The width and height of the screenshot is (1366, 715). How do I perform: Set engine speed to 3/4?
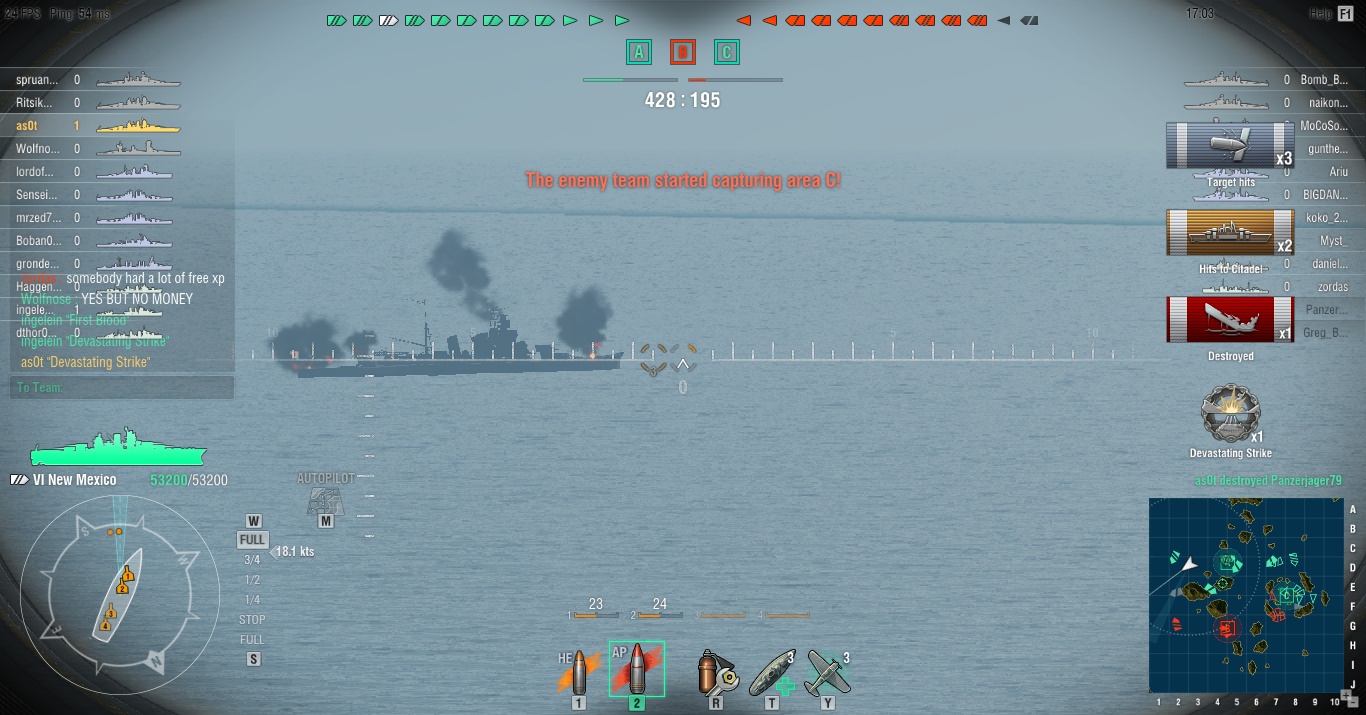pos(252,560)
